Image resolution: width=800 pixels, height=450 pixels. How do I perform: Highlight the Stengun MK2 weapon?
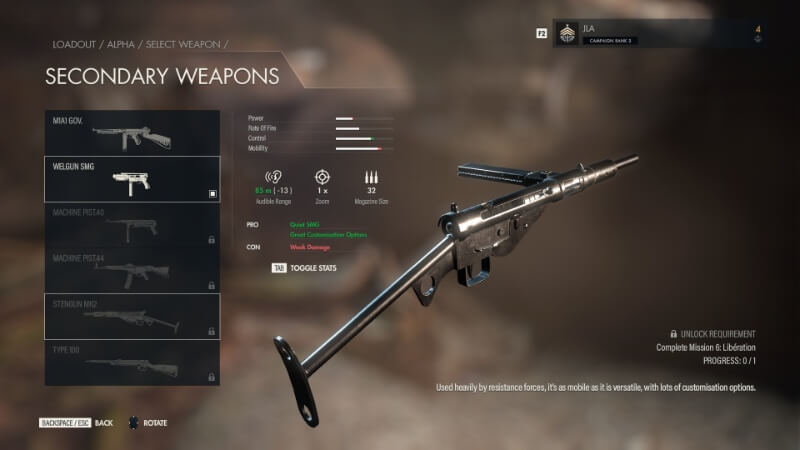(x=132, y=316)
